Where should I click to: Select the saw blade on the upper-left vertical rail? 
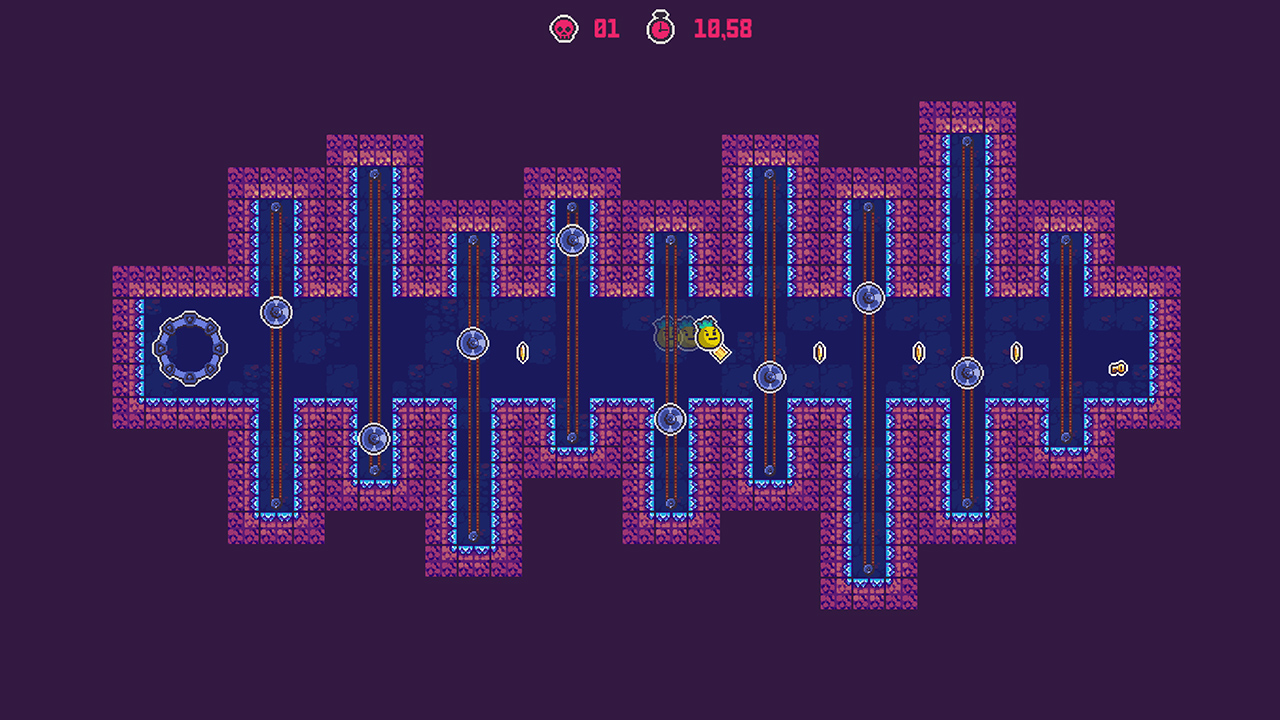click(277, 311)
